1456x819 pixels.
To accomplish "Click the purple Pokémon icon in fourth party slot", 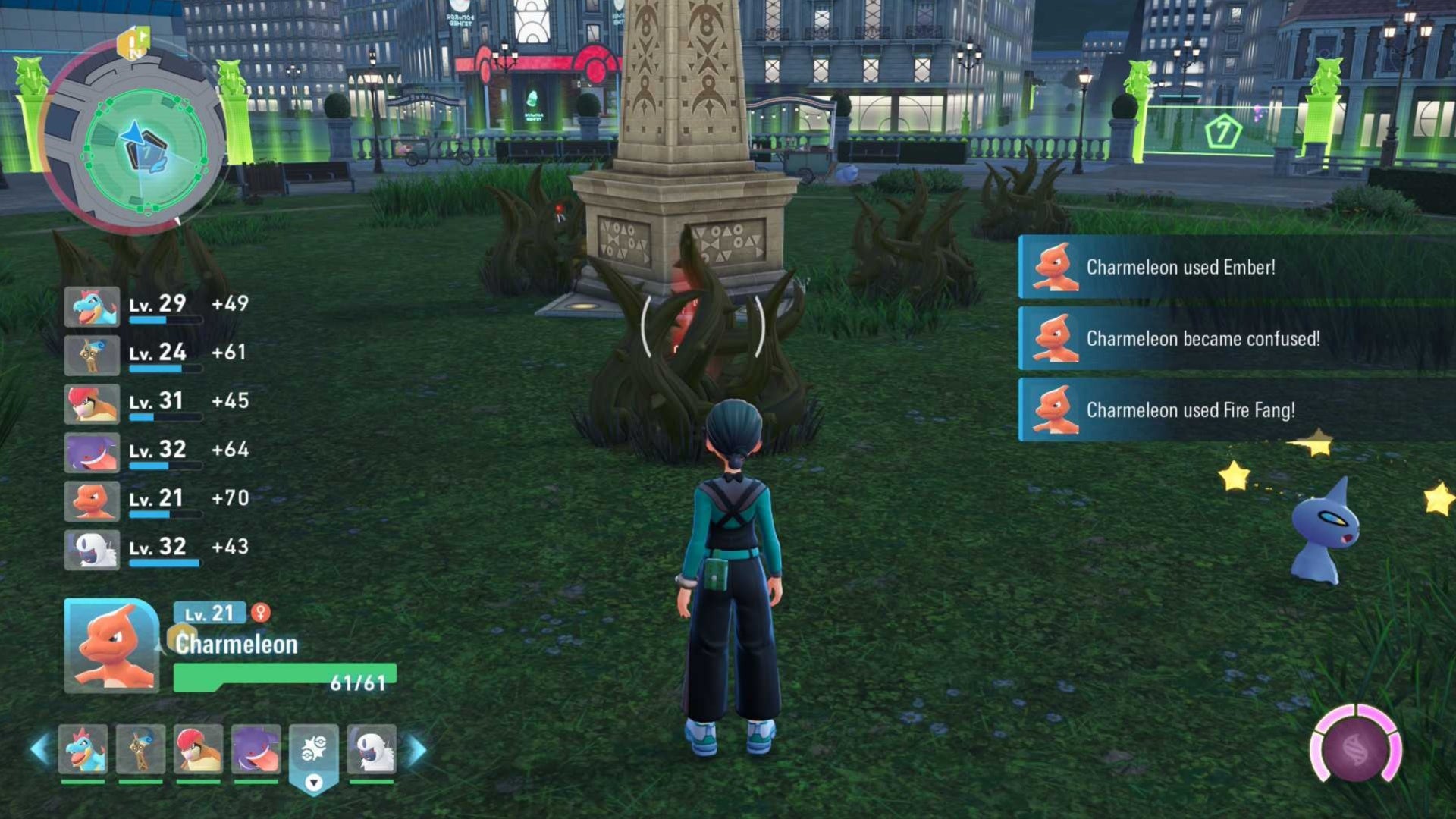I will [x=257, y=749].
